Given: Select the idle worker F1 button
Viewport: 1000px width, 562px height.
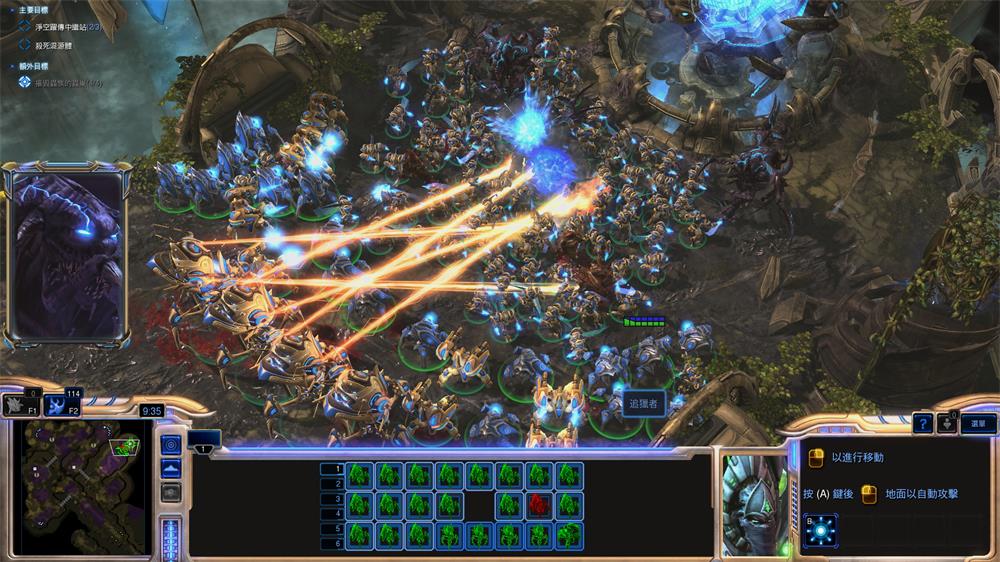Looking at the screenshot, I should pos(19,405).
